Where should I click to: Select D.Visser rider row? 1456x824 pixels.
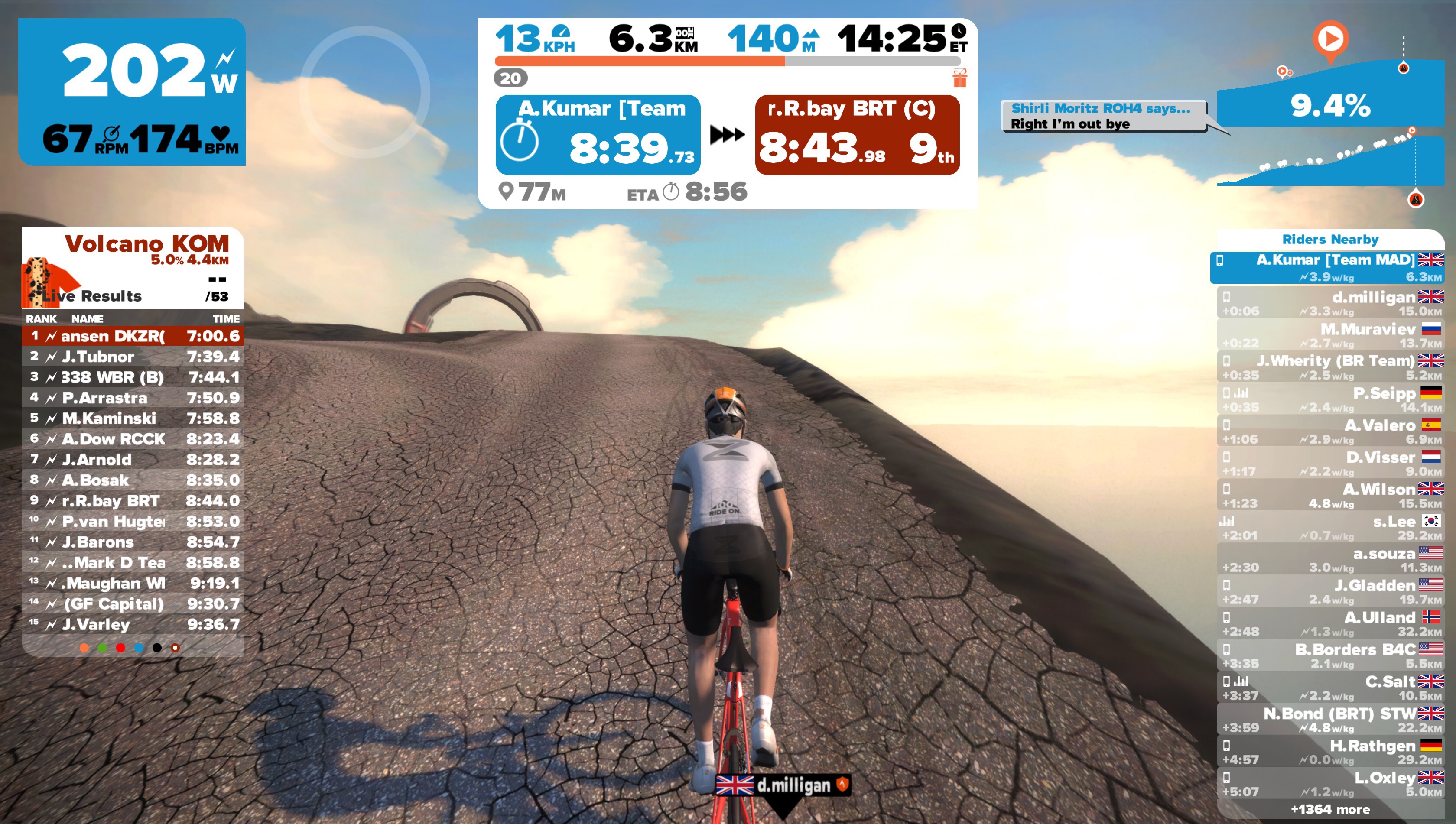1330,464
